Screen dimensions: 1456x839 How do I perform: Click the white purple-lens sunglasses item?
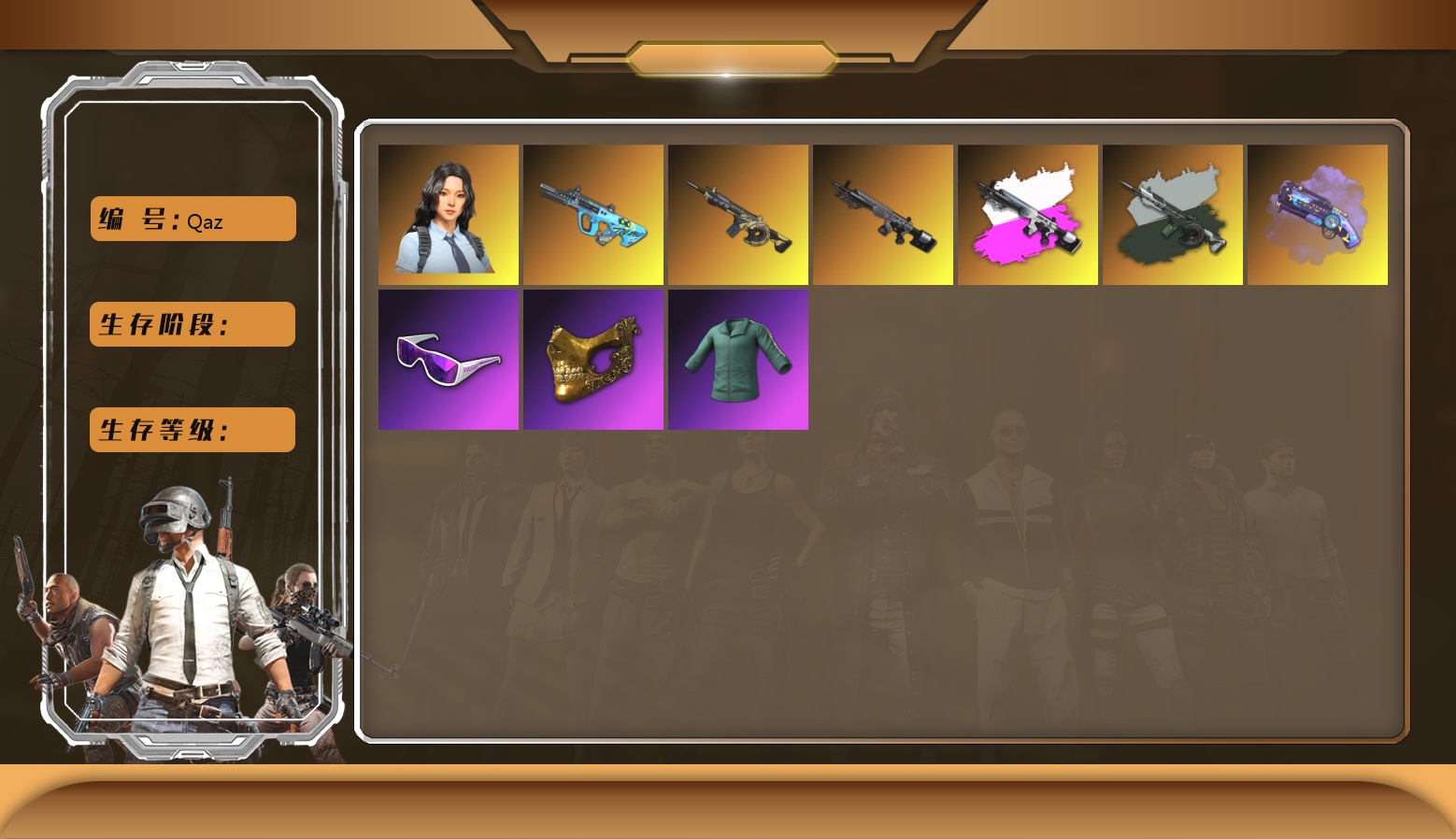coord(449,360)
